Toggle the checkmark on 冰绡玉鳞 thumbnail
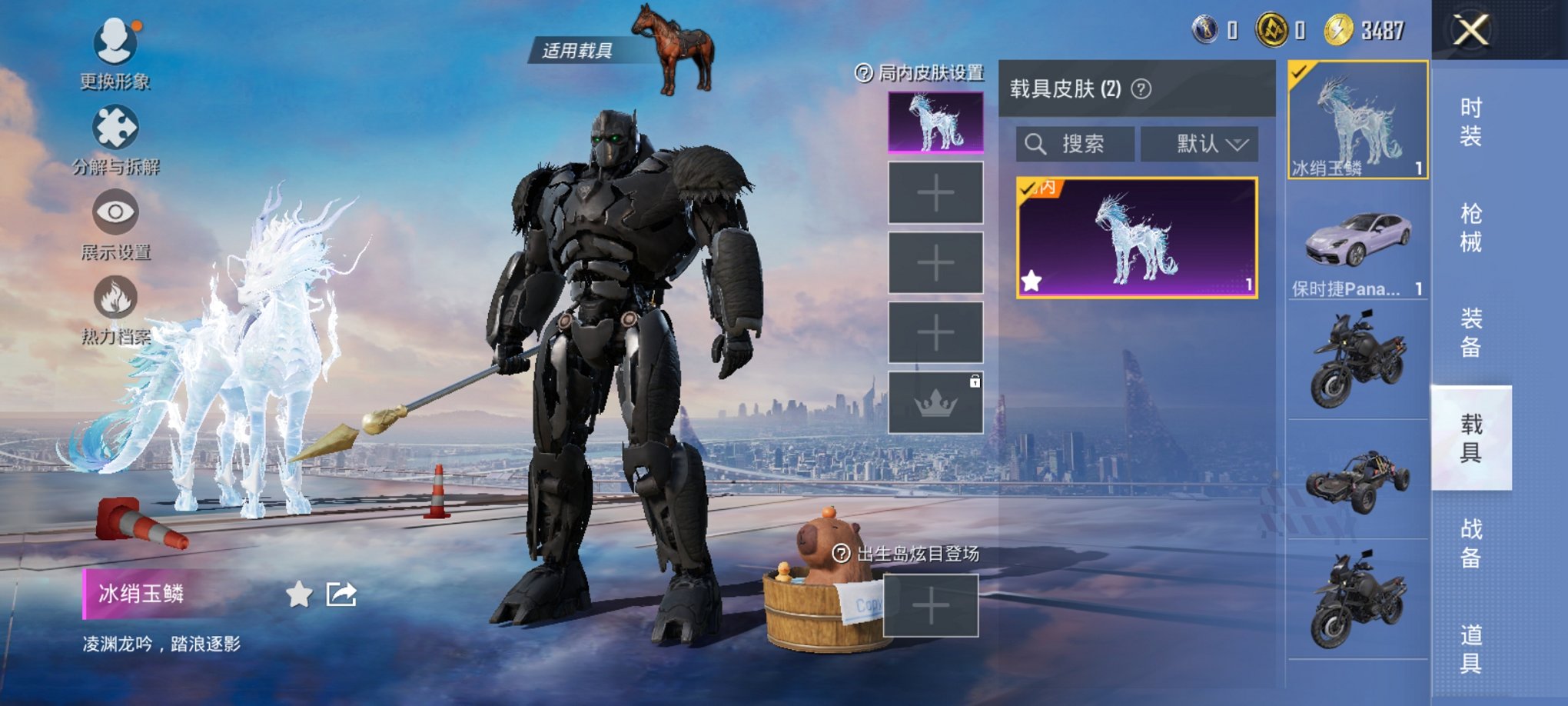Screen dimensions: 1568x706 click(x=1298, y=71)
